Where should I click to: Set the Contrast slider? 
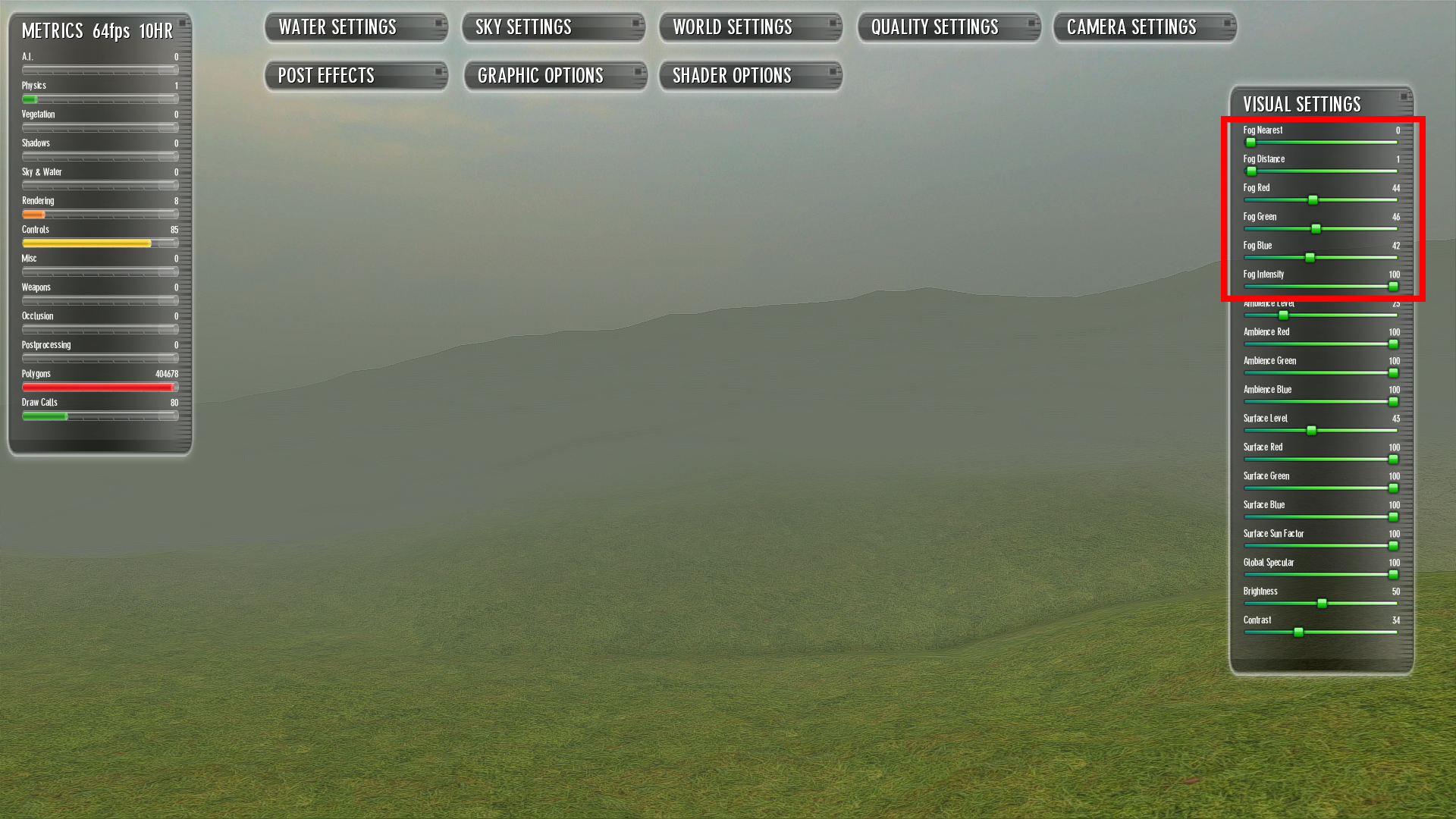tap(1298, 632)
